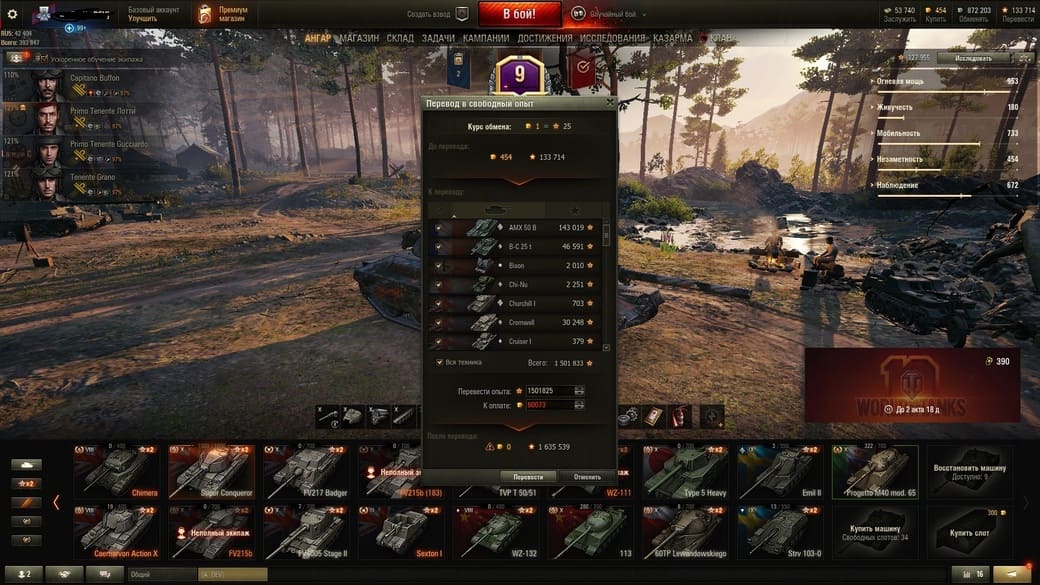The width and height of the screenshot is (1040, 585).
Task: Uncheck the AMX 50 B row
Action: pyautogui.click(x=438, y=228)
